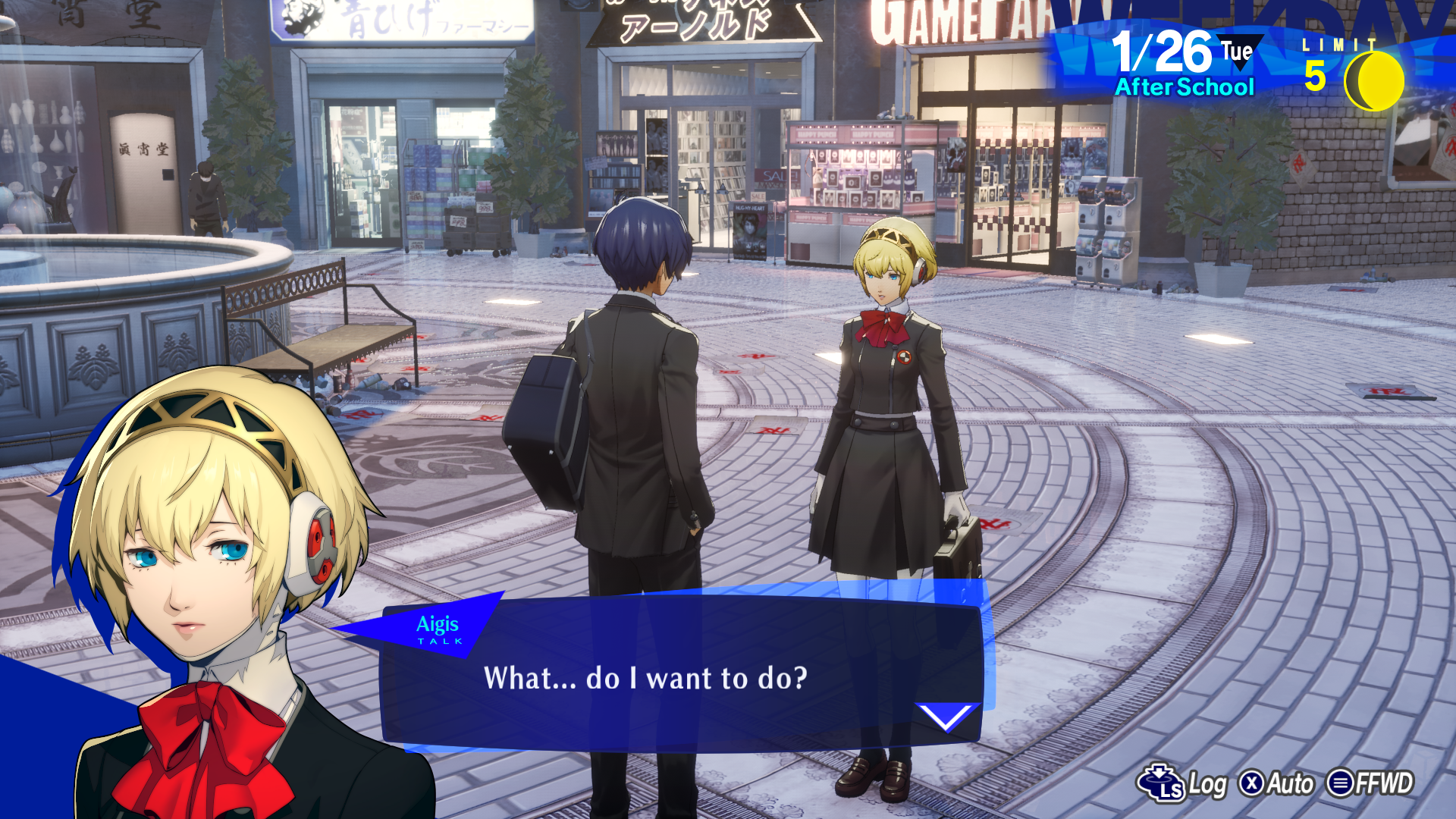Click the LS Log icon
1456x819 pixels.
[1160, 780]
